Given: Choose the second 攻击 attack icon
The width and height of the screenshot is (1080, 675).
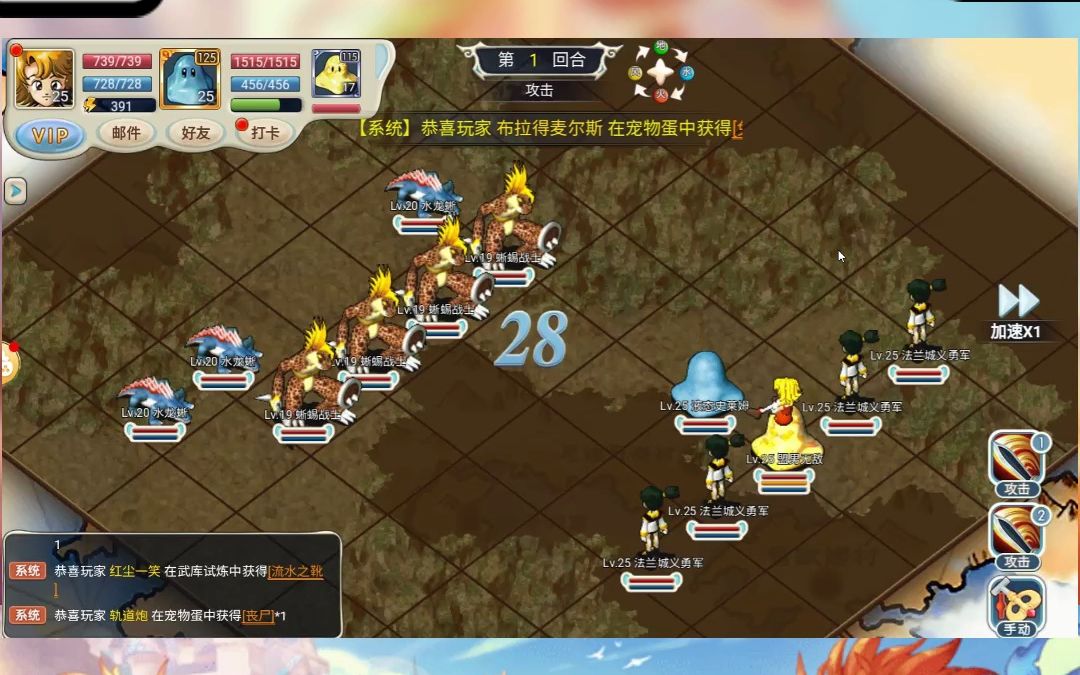Looking at the screenshot, I should coord(1017,536).
